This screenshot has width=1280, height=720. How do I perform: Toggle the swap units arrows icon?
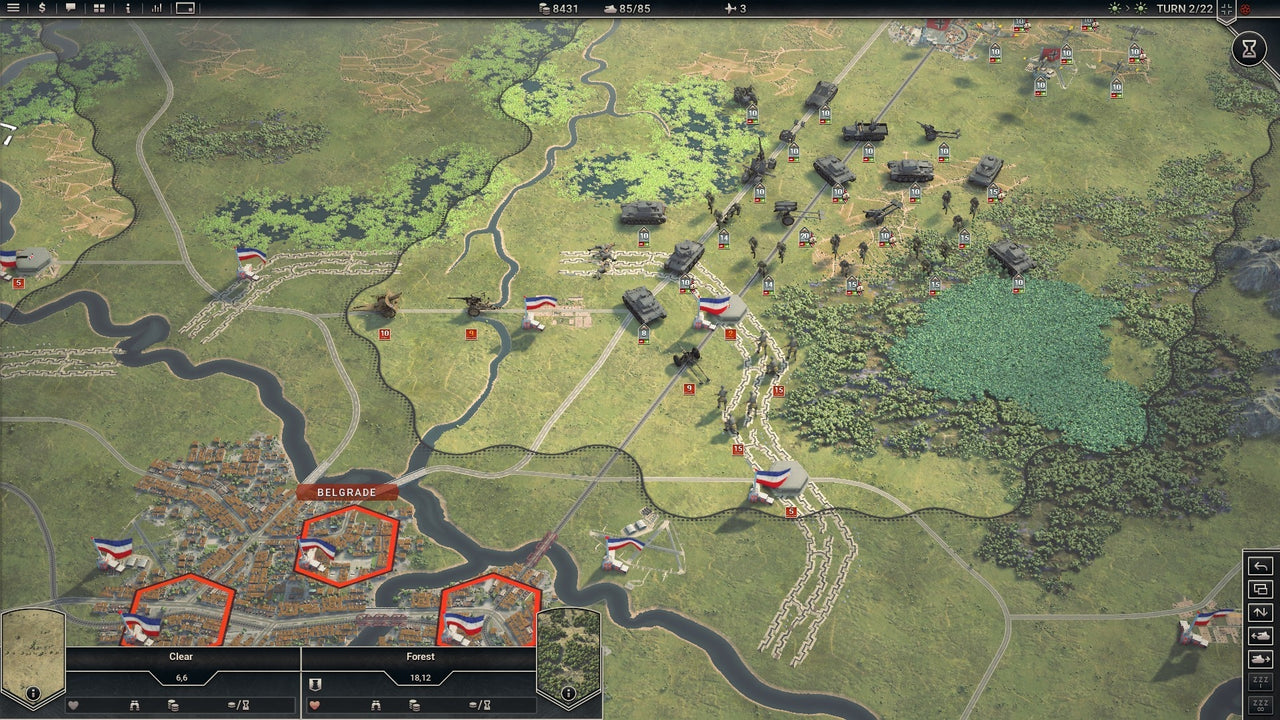[x=1261, y=612]
